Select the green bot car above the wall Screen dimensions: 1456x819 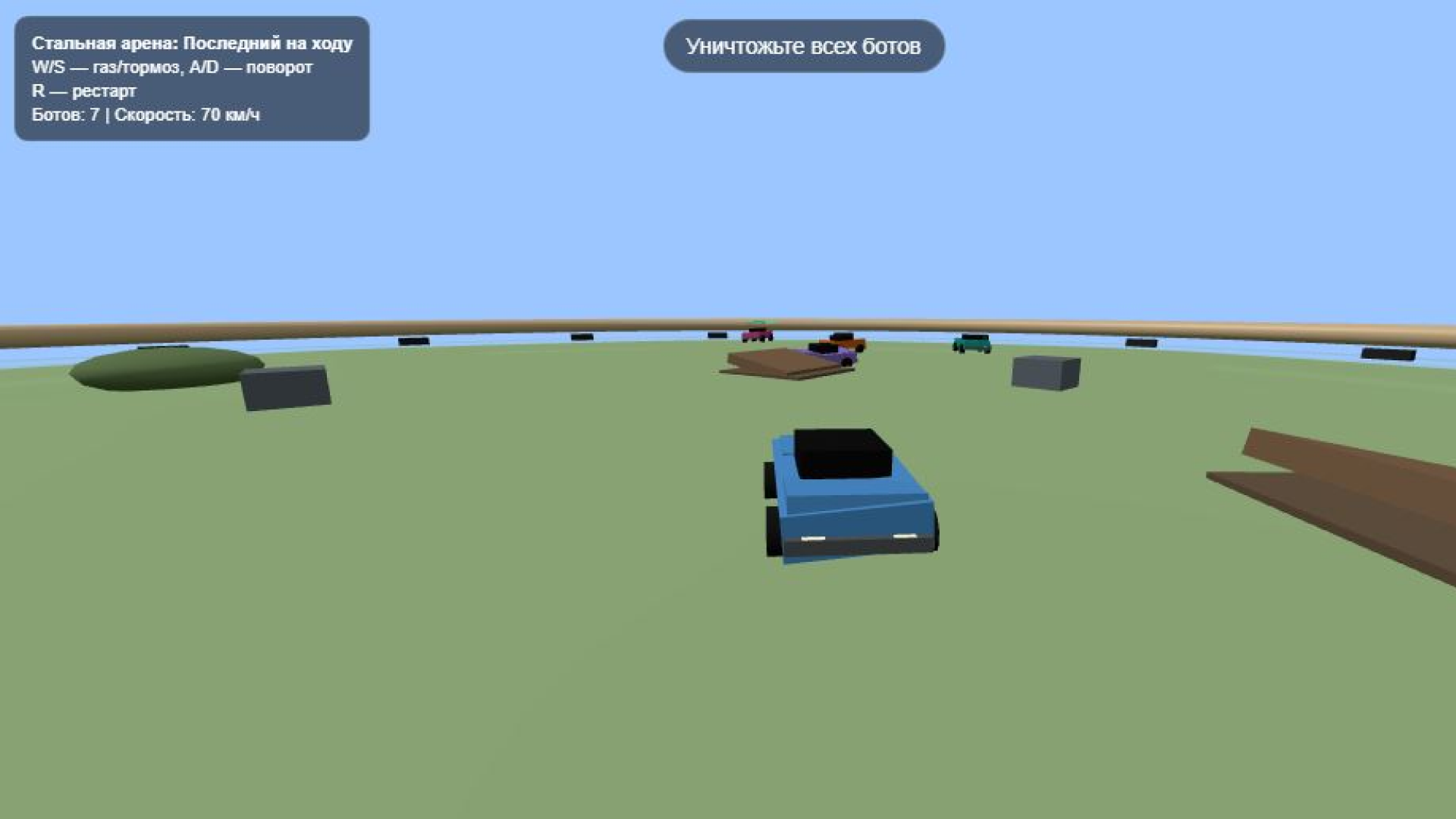click(758, 322)
